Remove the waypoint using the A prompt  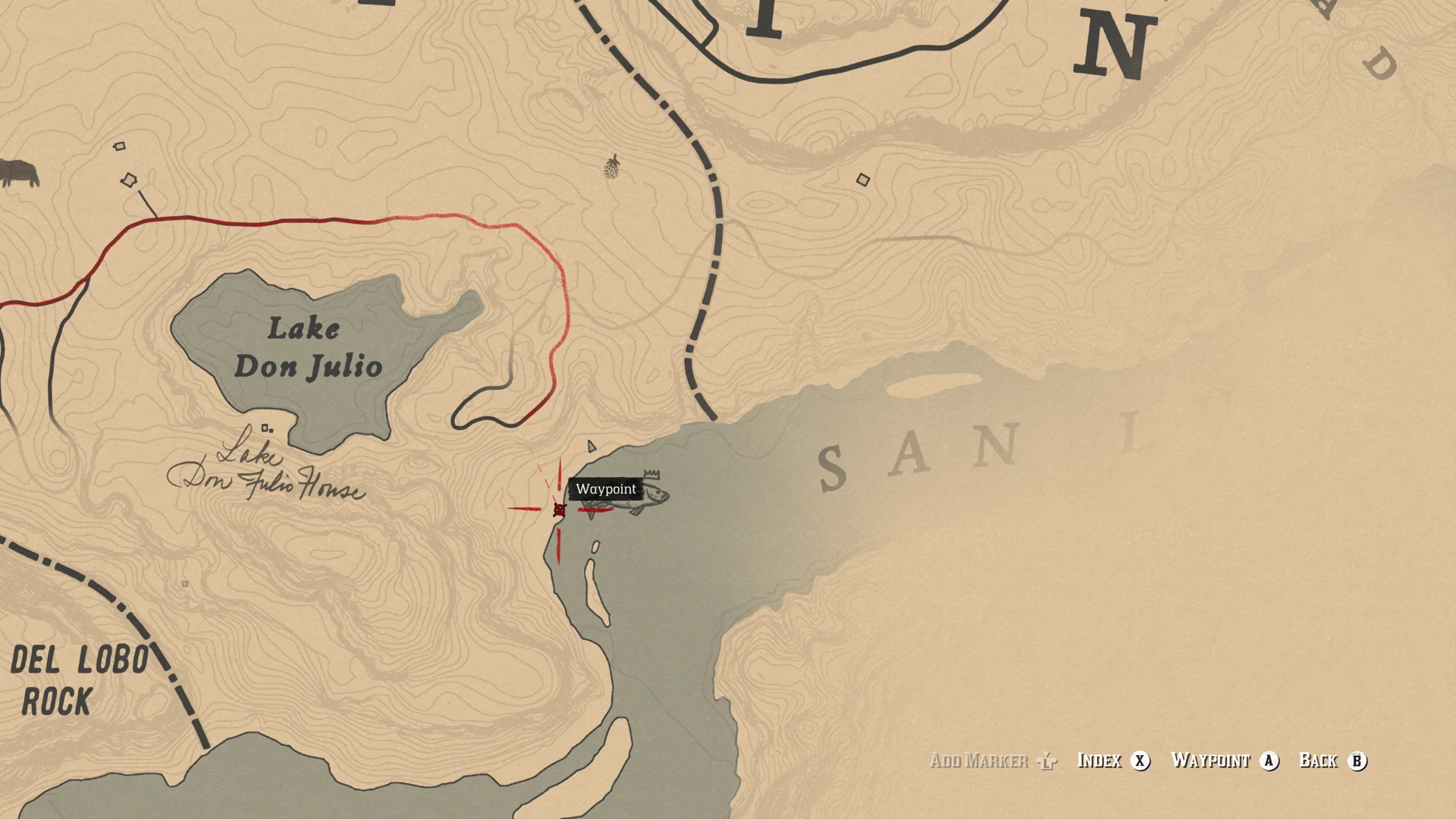pos(1267,761)
